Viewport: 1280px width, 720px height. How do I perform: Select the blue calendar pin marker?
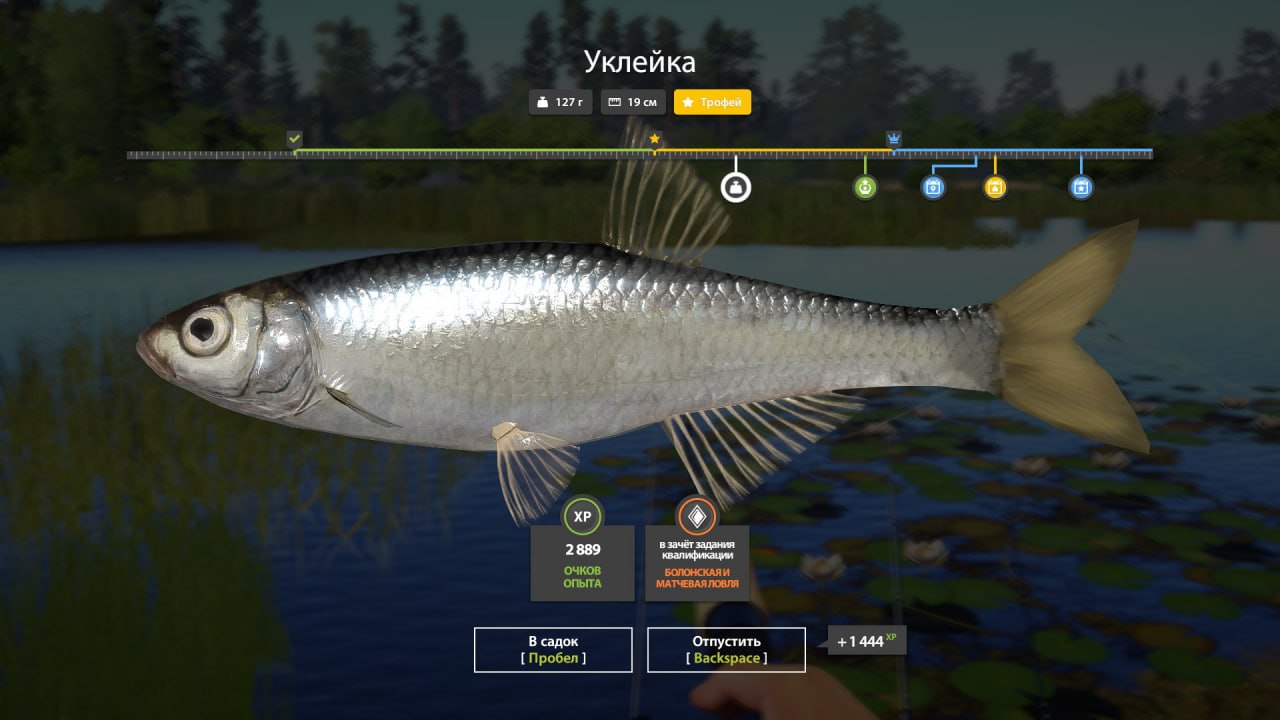tap(933, 187)
